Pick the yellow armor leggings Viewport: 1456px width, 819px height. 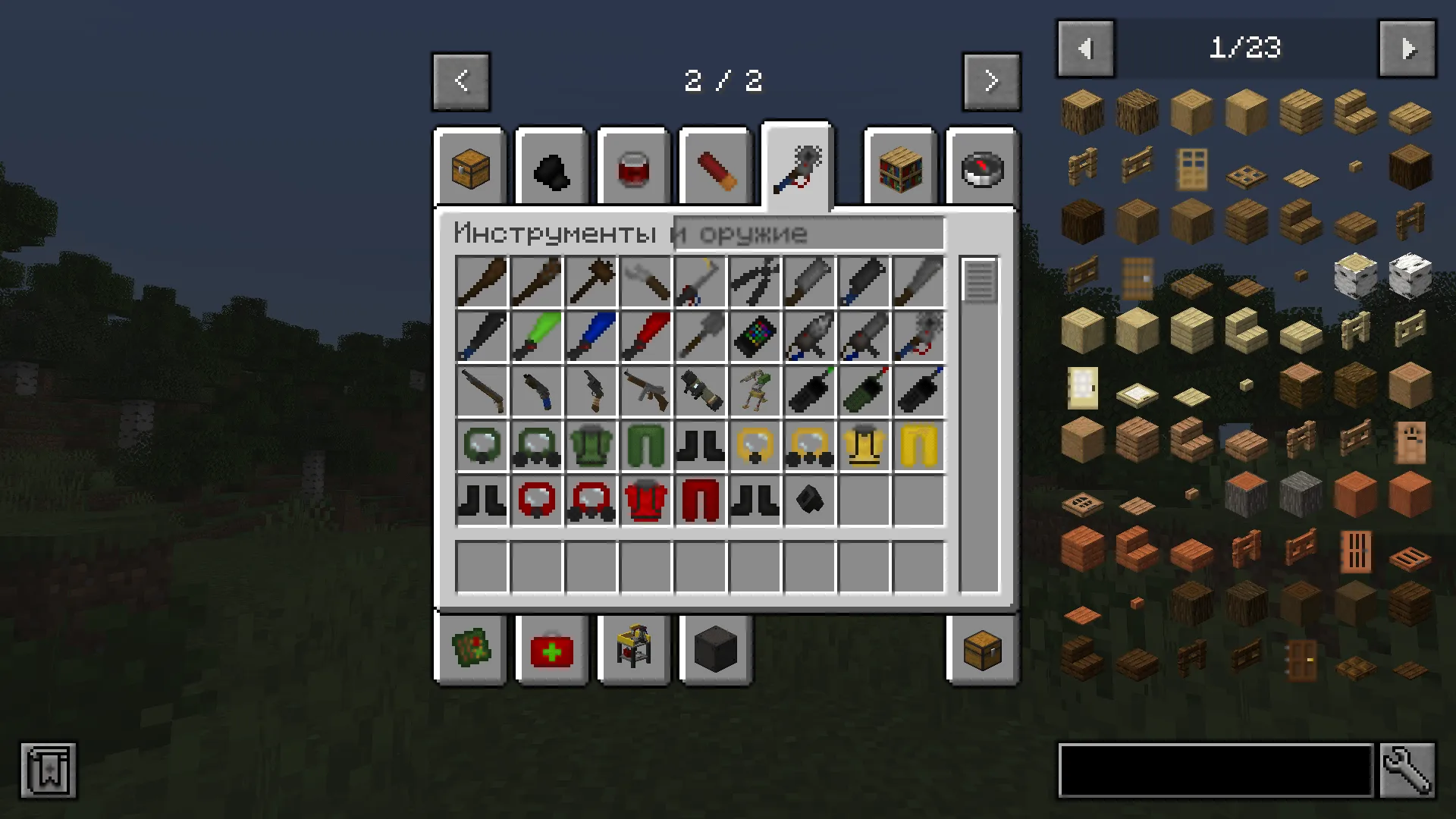(x=918, y=445)
